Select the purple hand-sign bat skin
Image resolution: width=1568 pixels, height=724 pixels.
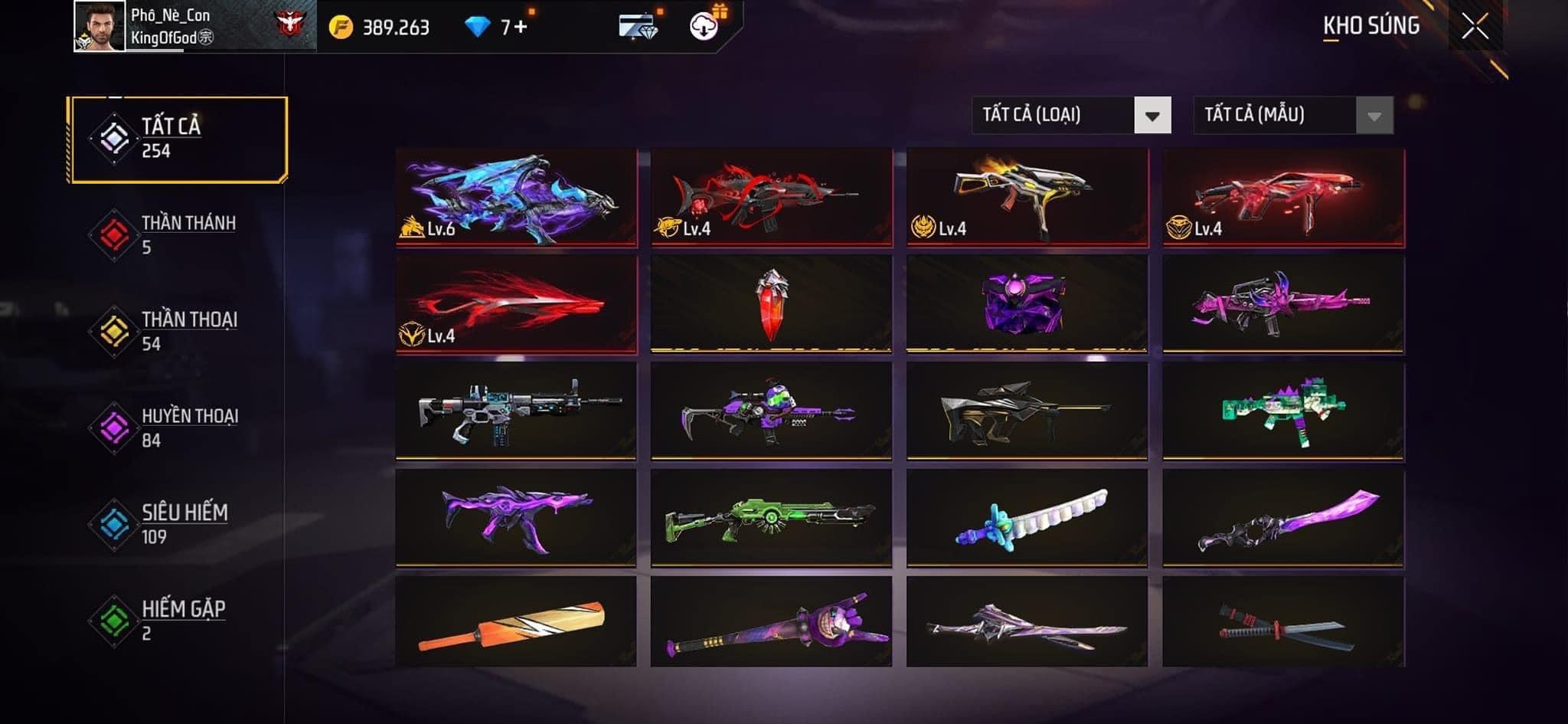point(771,622)
